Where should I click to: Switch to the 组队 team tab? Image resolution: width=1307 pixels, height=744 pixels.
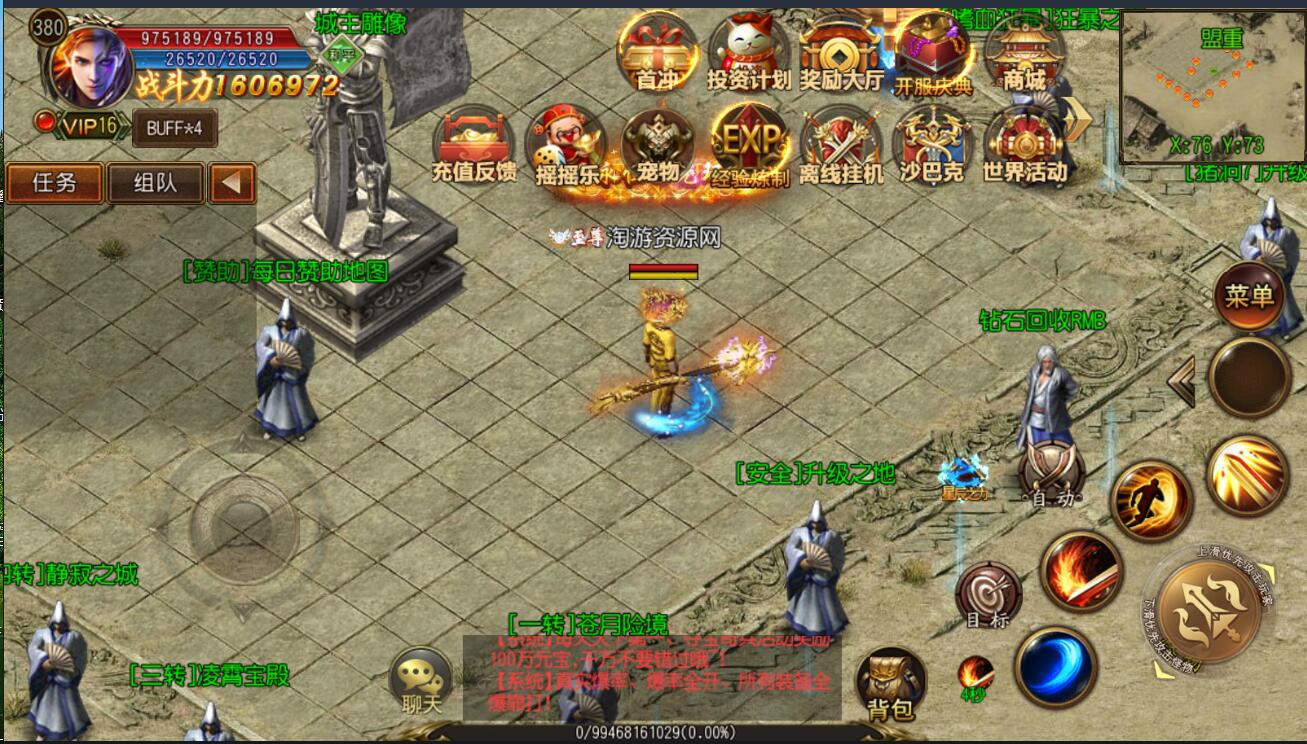[155, 183]
